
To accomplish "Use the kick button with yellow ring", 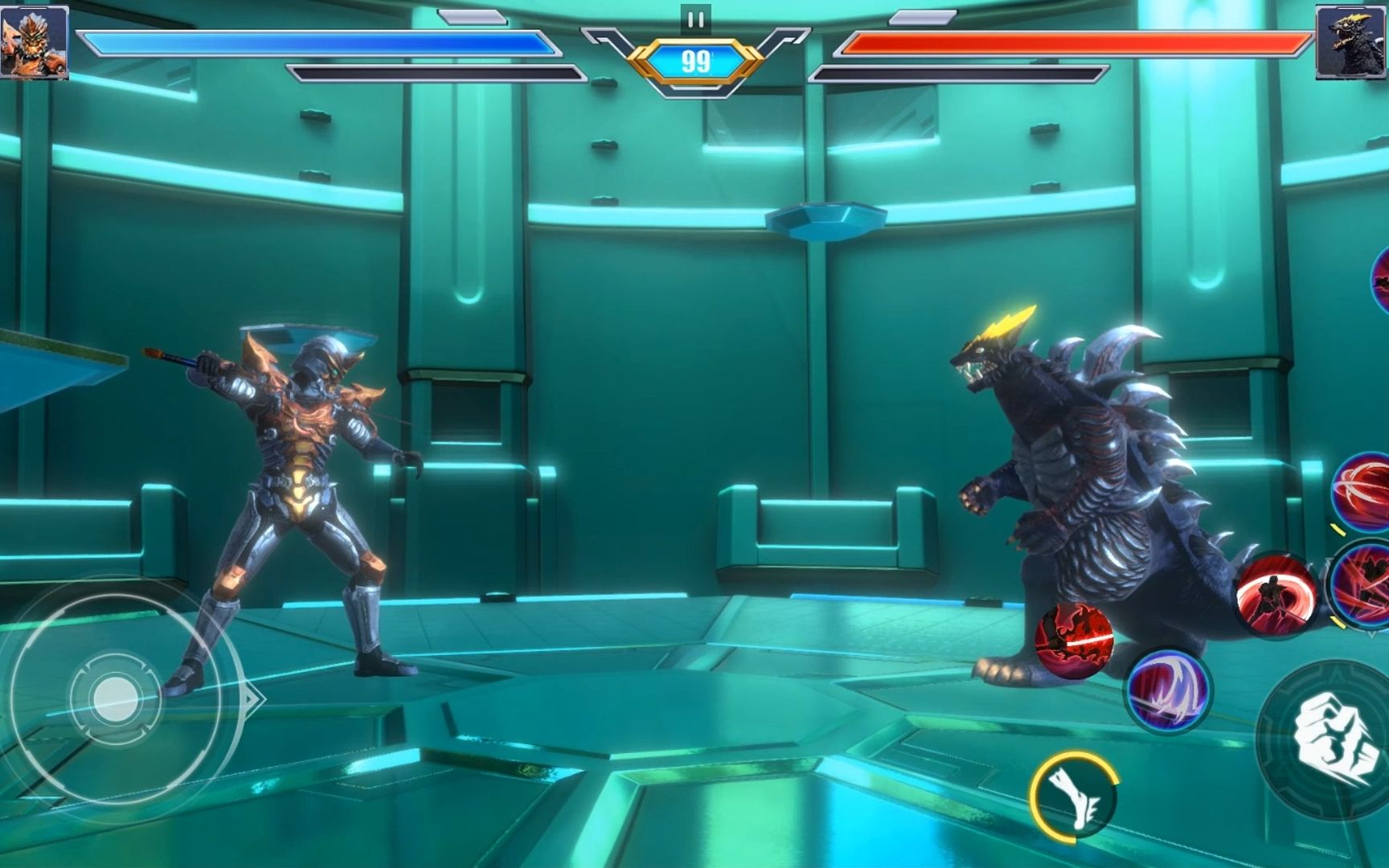I will pos(1075,796).
